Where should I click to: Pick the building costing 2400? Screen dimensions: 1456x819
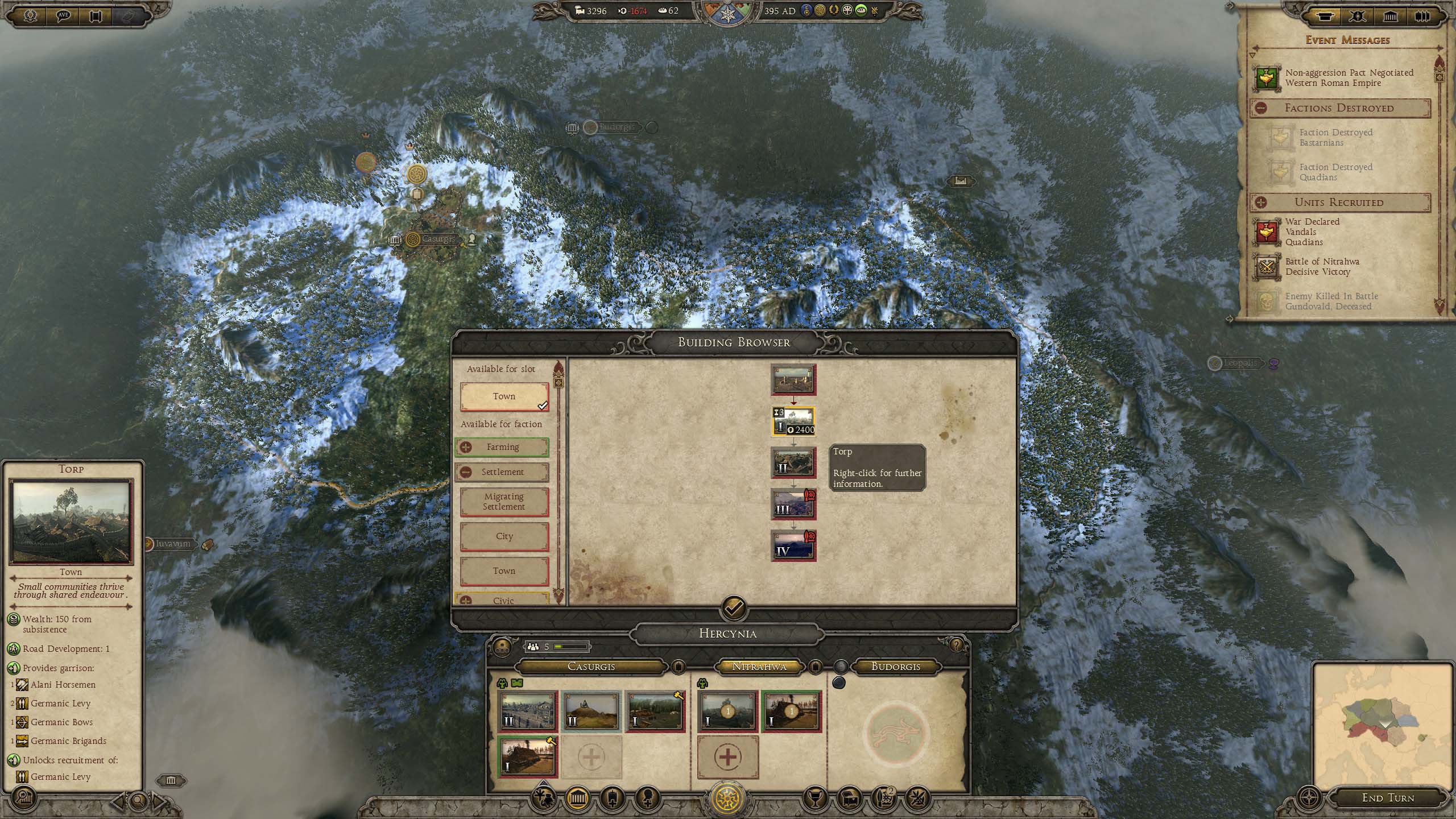793,421
